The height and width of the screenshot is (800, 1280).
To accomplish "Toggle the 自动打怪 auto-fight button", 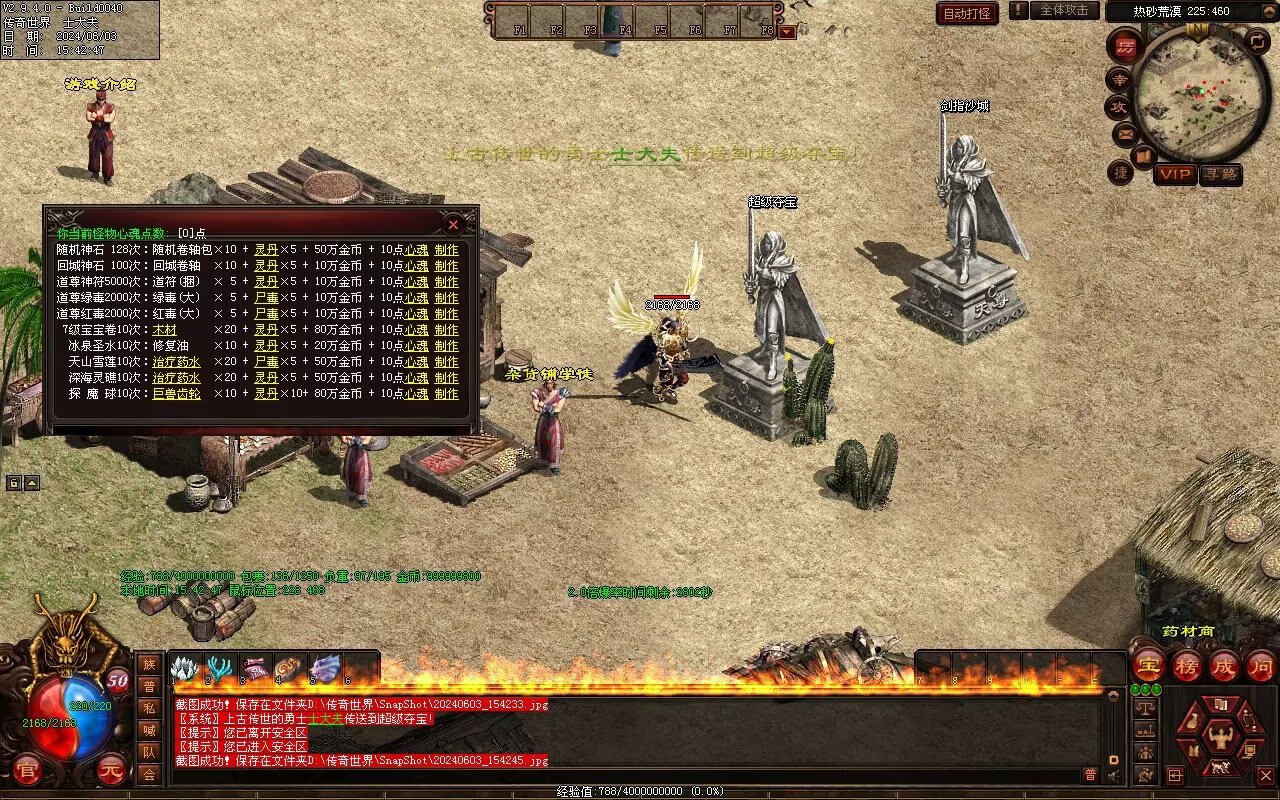I will pyautogui.click(x=967, y=13).
